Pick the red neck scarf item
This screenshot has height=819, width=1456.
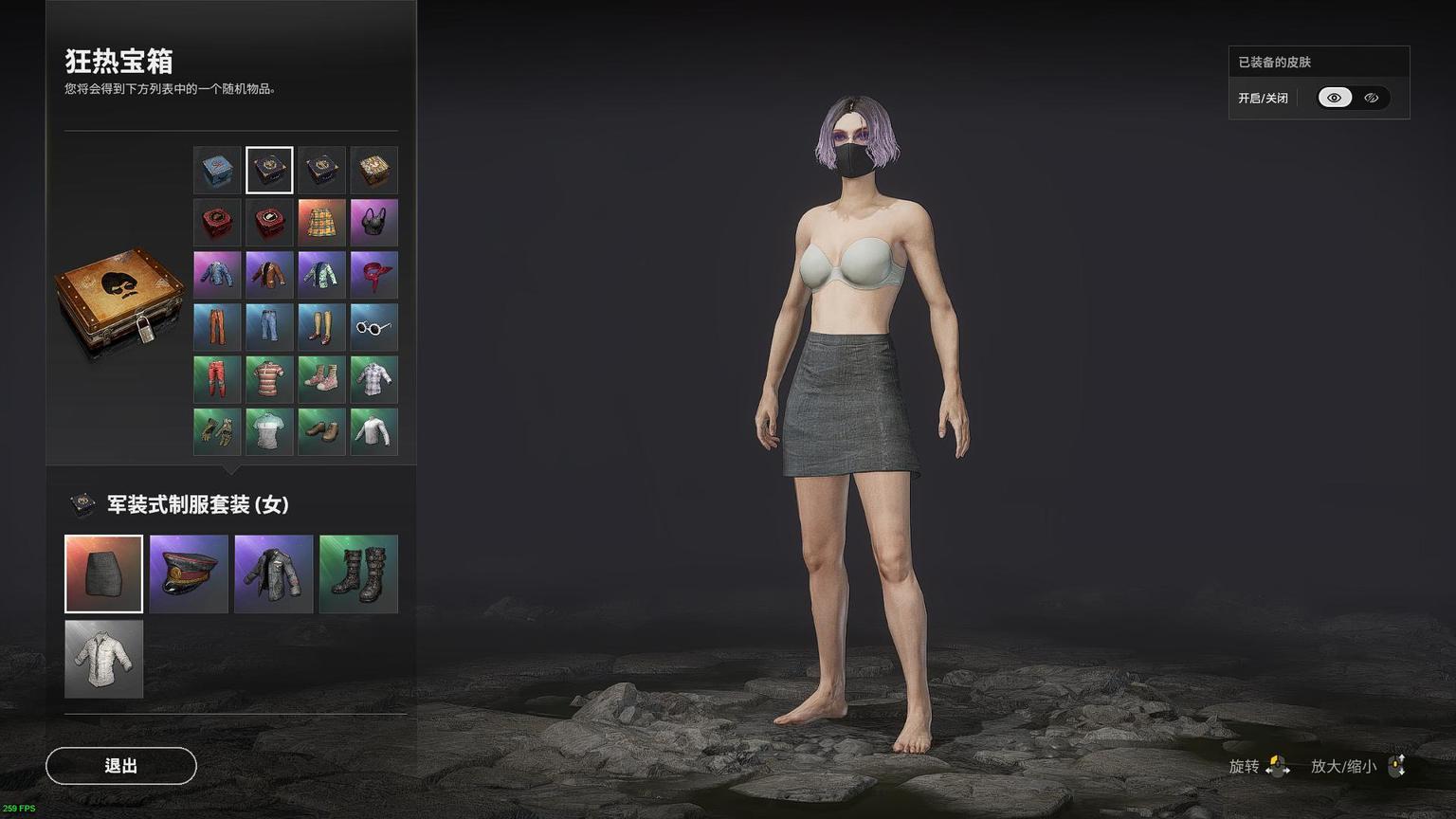373,275
